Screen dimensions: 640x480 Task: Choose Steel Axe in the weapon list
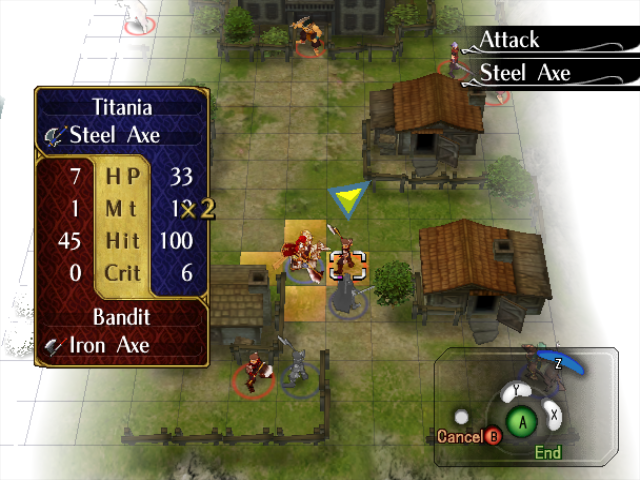pos(525,72)
